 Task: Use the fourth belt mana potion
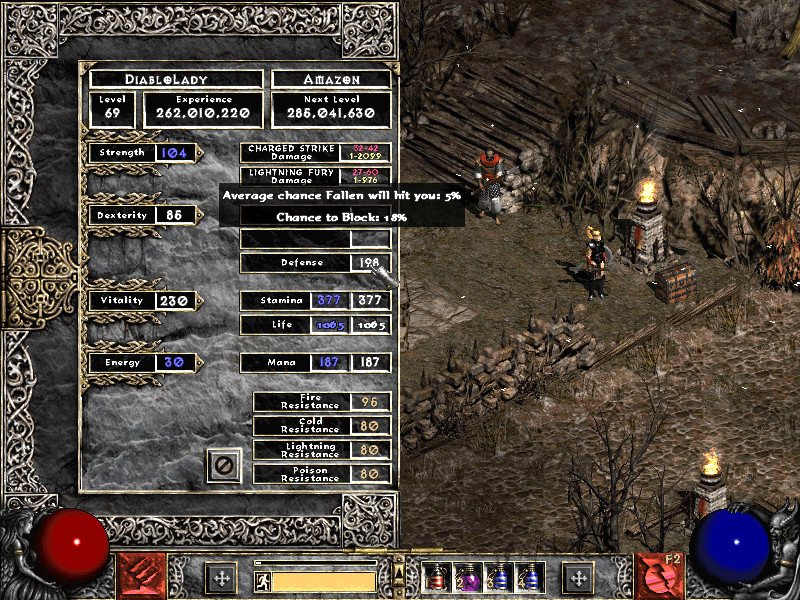pos(527,577)
